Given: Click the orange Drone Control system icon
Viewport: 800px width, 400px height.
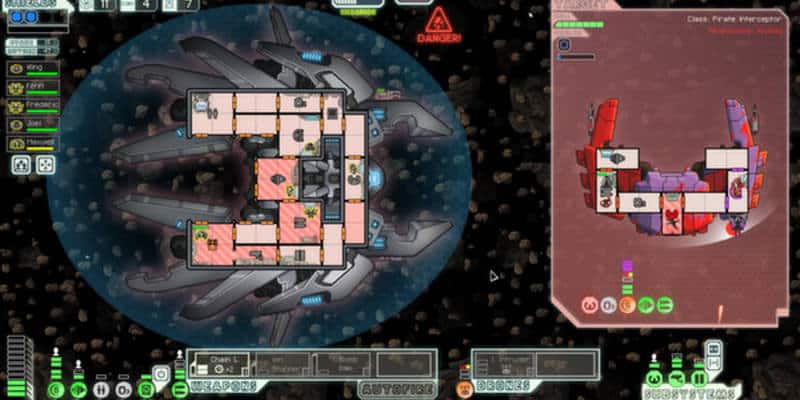Looking at the screenshot, I should [464, 388].
